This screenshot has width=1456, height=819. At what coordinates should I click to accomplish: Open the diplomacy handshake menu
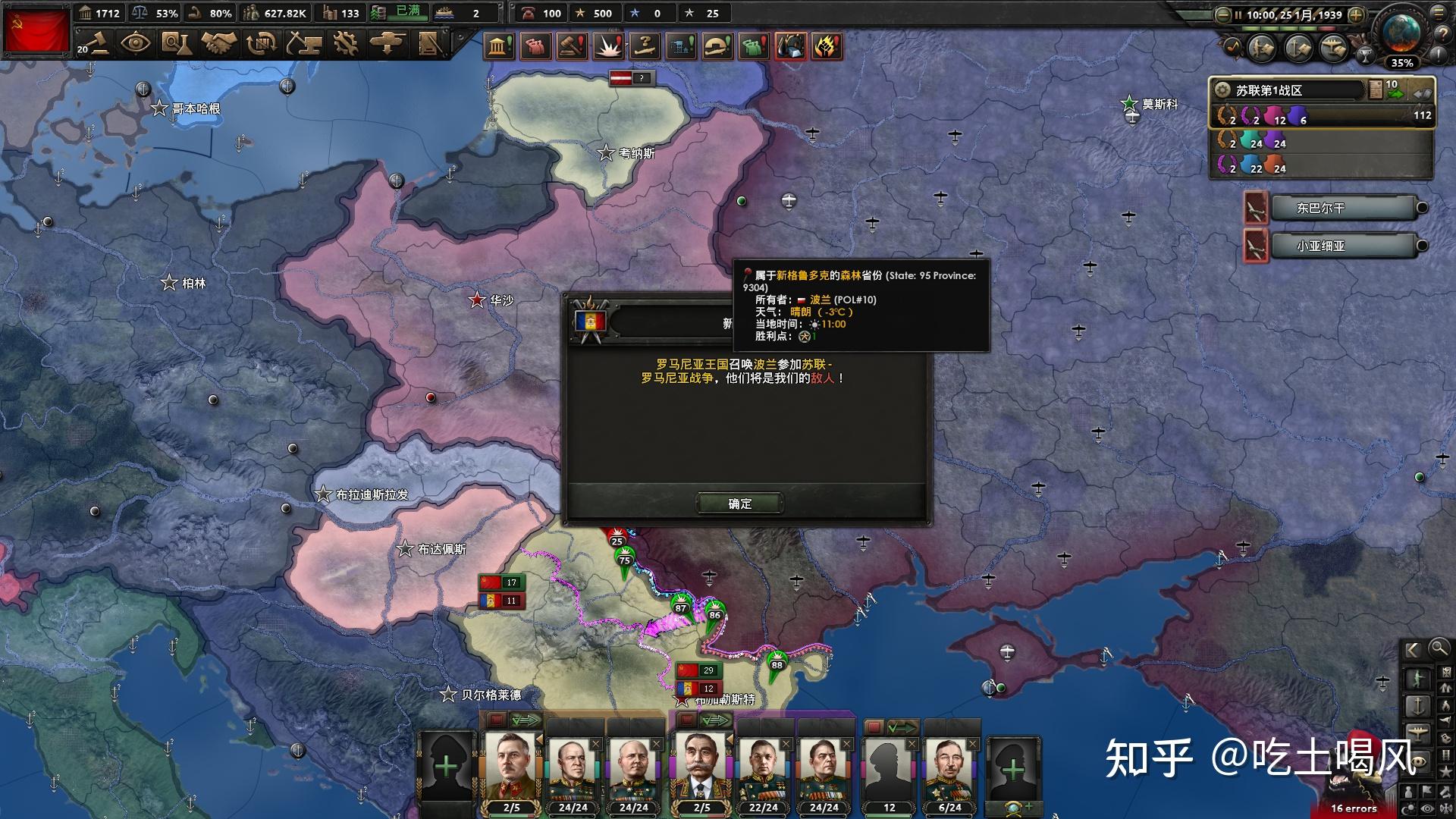pos(219,43)
